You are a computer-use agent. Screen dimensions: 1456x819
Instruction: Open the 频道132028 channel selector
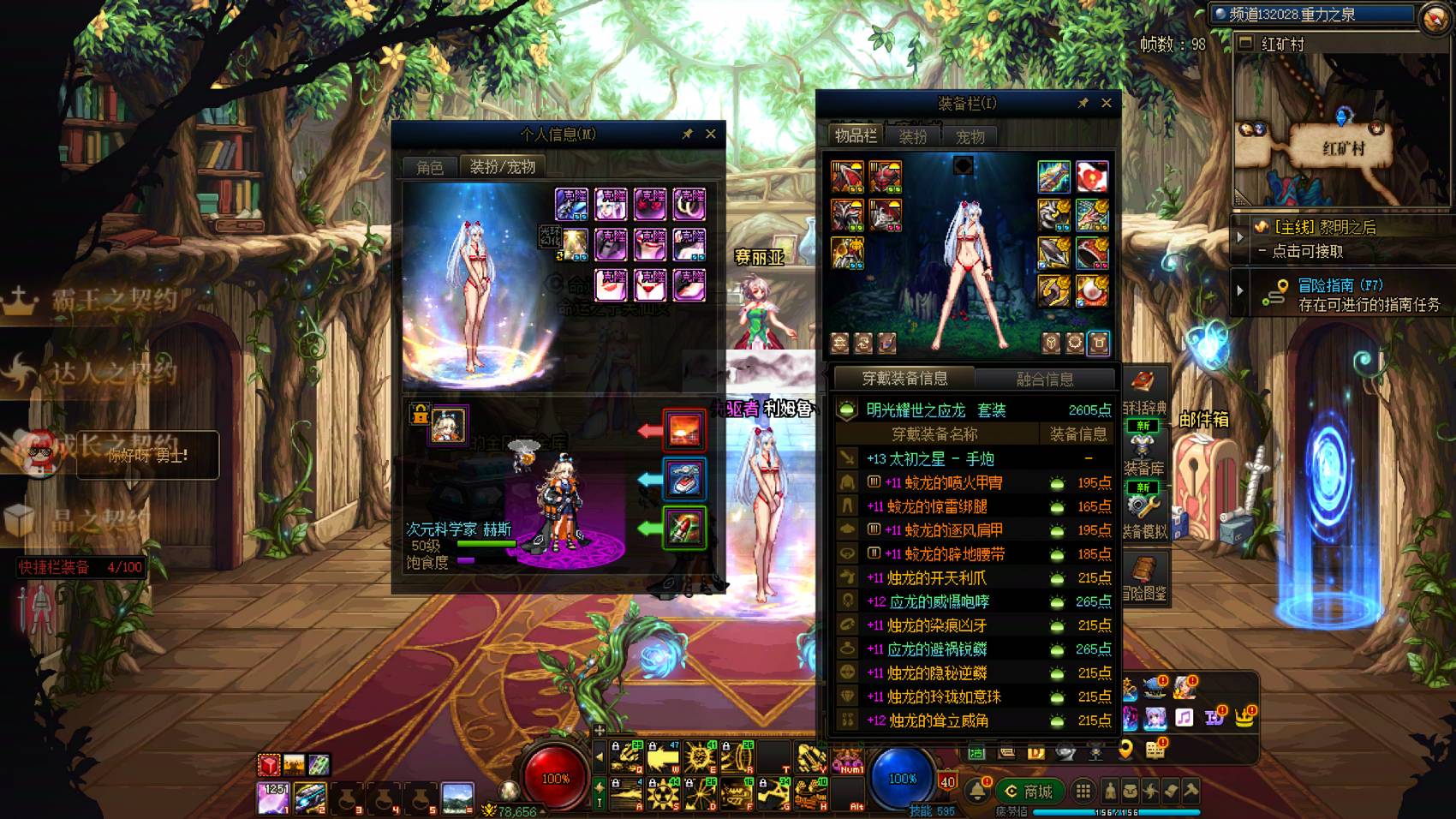tap(1310, 15)
